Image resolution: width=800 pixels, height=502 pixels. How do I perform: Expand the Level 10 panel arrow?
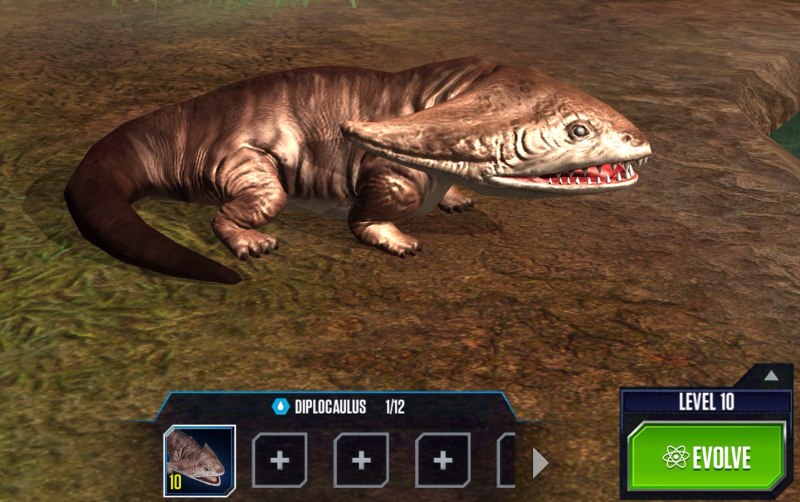[770, 375]
